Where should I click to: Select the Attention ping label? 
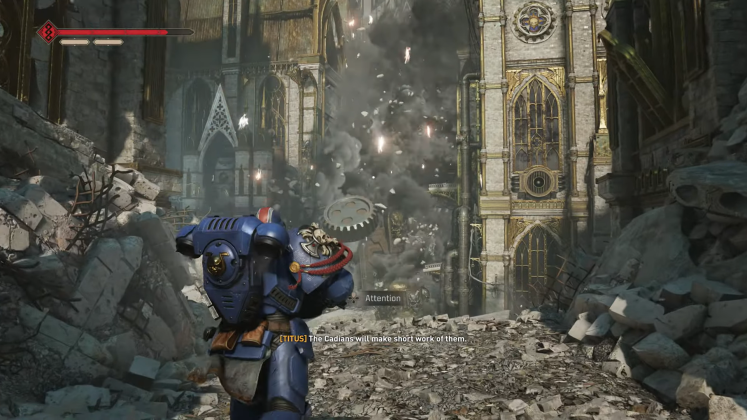tap(382, 298)
